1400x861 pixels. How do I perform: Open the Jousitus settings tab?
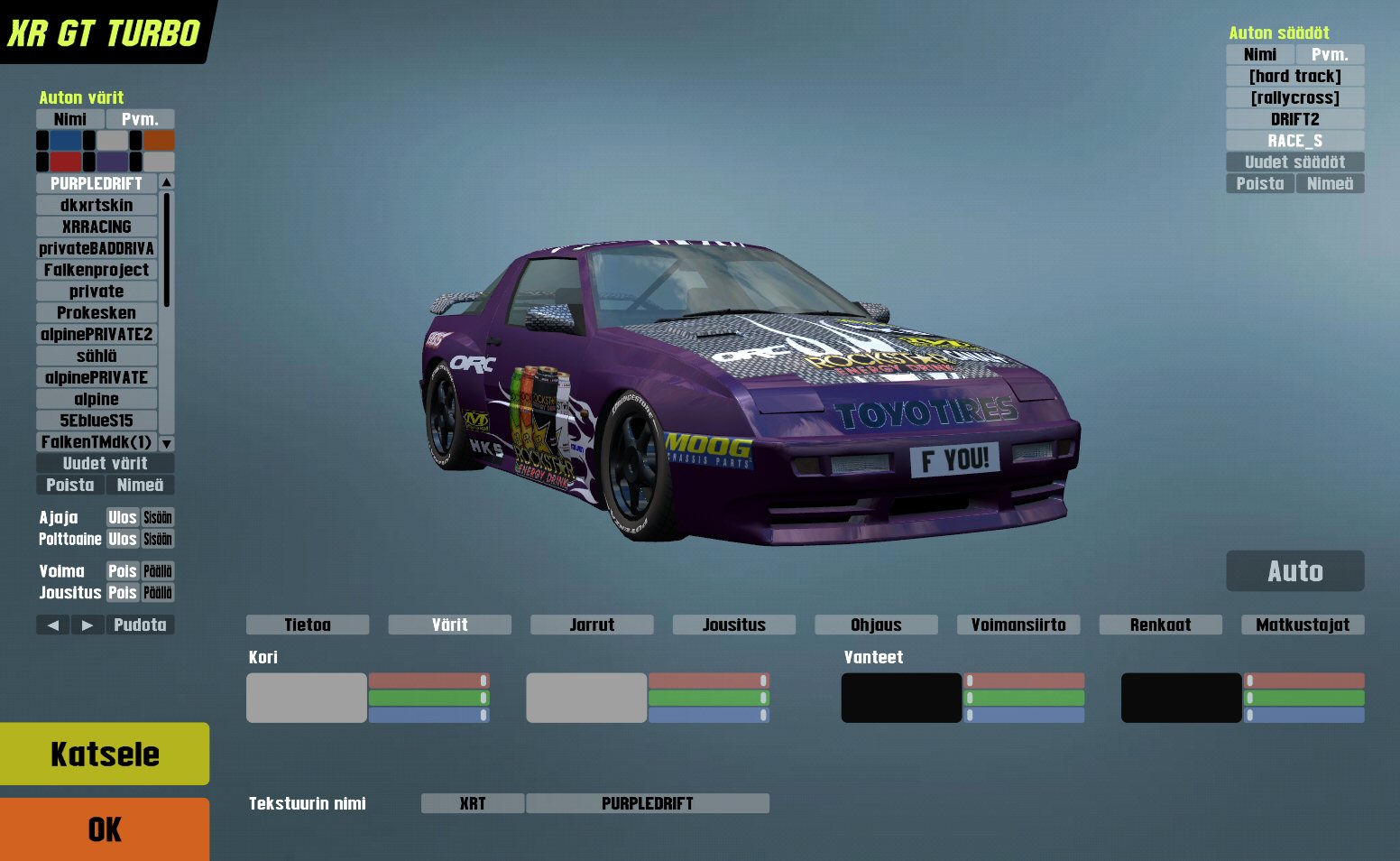point(733,625)
